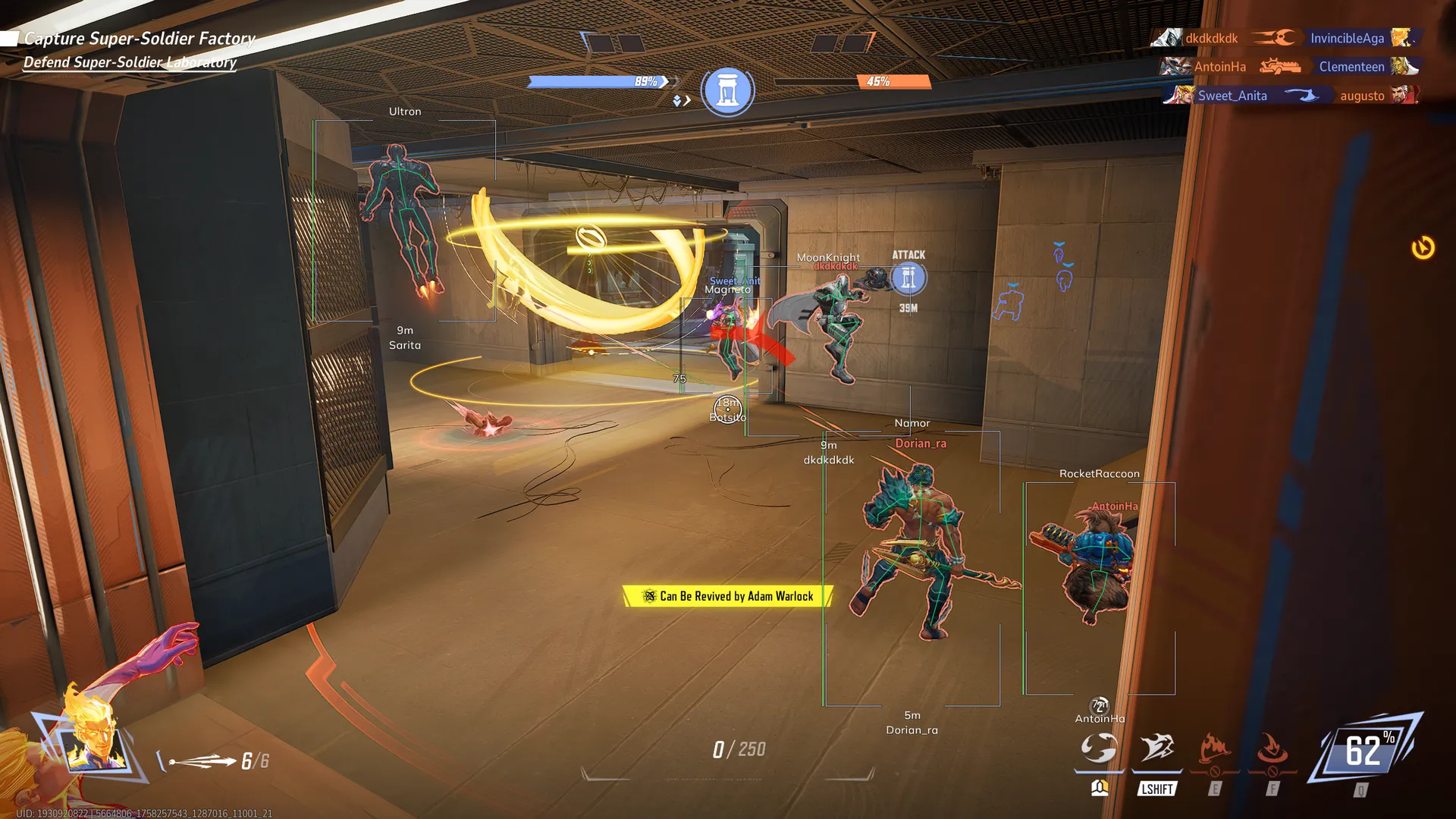Activate the LSHIFT dash ability icon
This screenshot has height=819, width=1456.
[1156, 748]
